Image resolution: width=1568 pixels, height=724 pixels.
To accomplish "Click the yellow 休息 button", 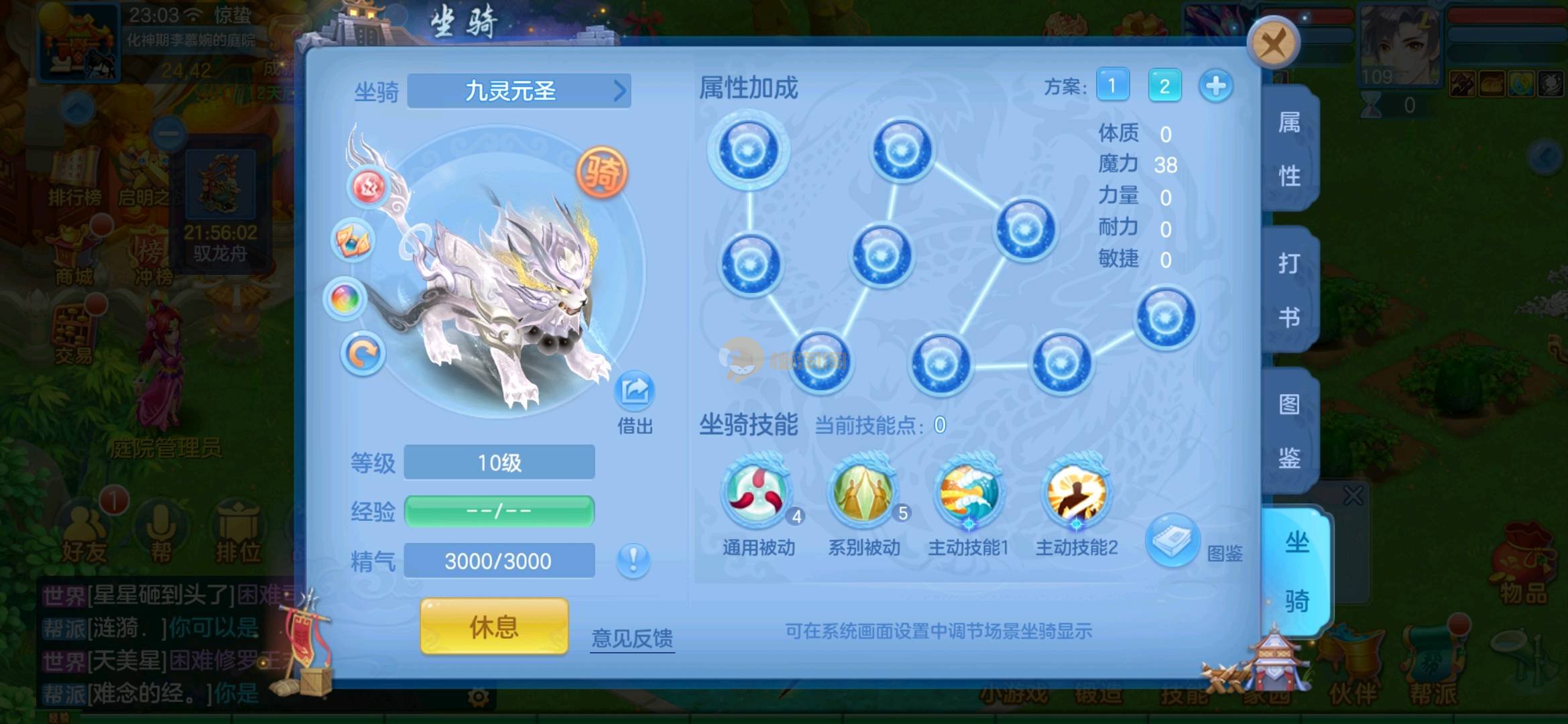I will tap(494, 627).
